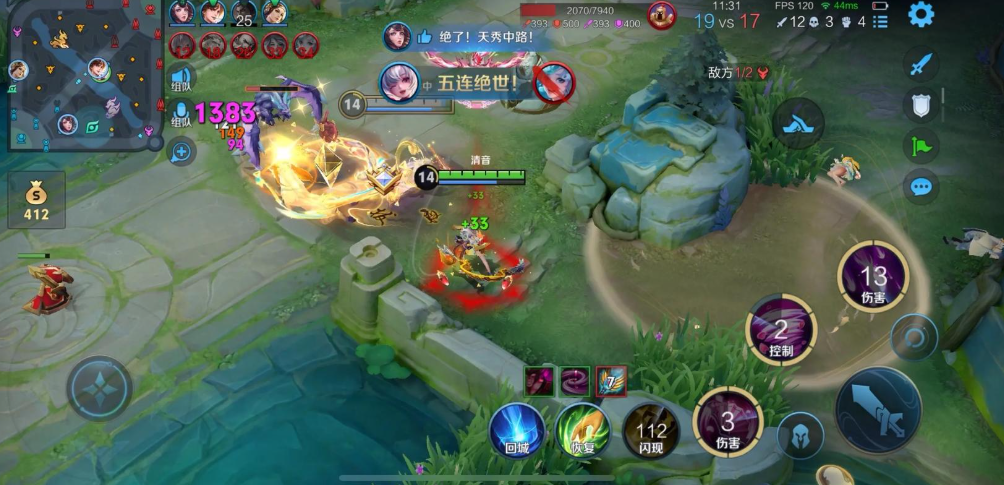The height and width of the screenshot is (485, 1004).
Task: Send the green flag gather signal
Action: 920,145
